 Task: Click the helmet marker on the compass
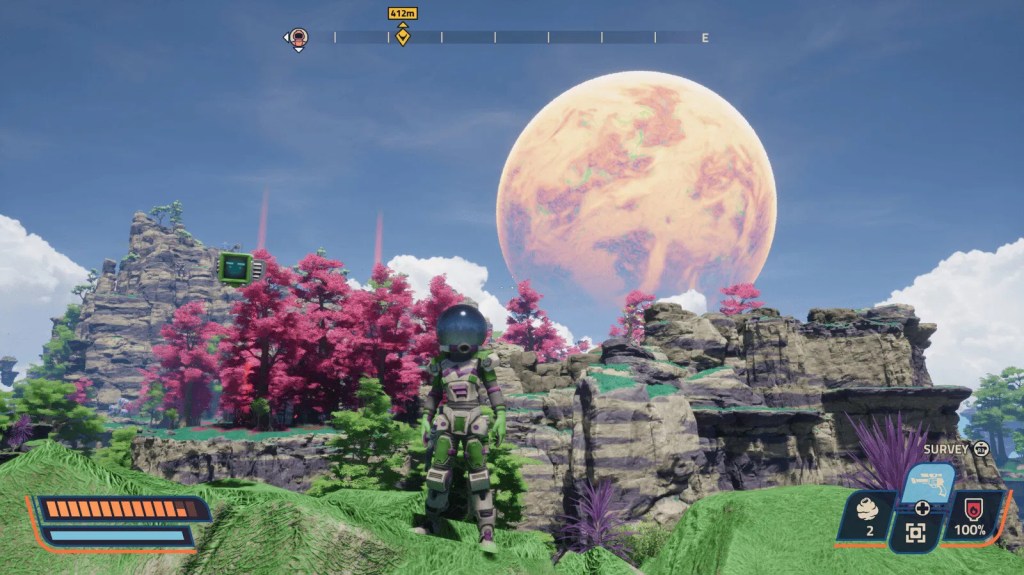pos(298,38)
